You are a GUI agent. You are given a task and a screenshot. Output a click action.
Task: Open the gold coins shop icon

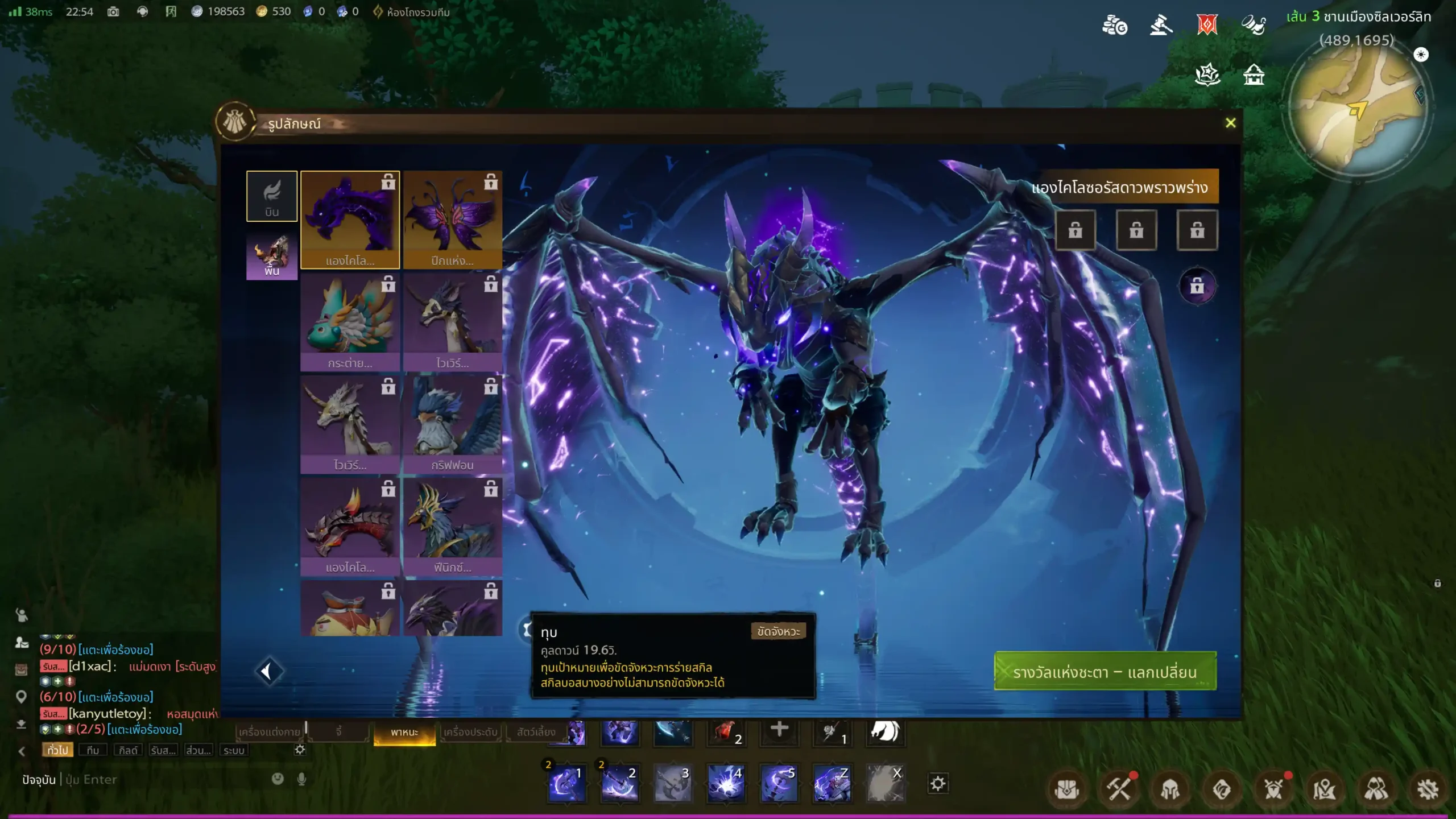[1114, 26]
